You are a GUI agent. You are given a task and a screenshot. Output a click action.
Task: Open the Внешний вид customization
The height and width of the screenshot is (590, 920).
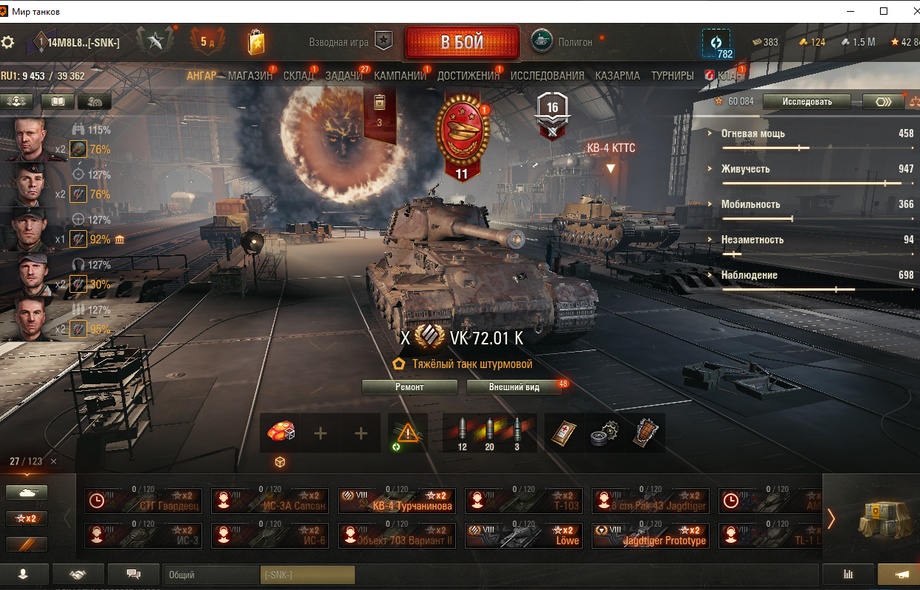514,387
